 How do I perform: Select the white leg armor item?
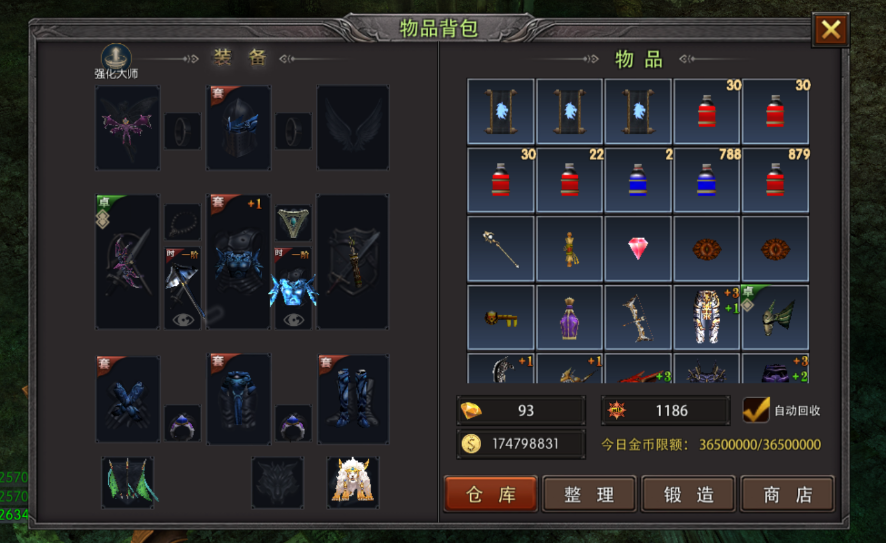pyautogui.click(x=707, y=318)
